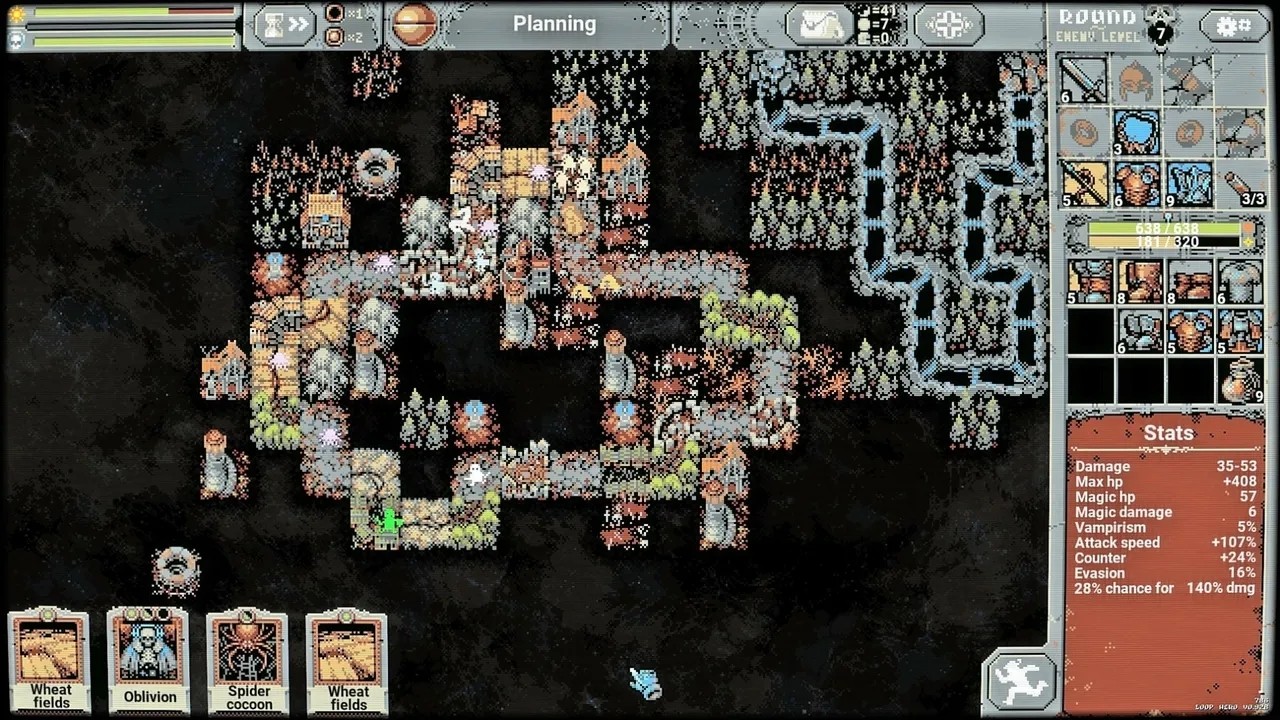1280x720 pixels.
Task: Click the Stats panel header
Action: (1167, 433)
